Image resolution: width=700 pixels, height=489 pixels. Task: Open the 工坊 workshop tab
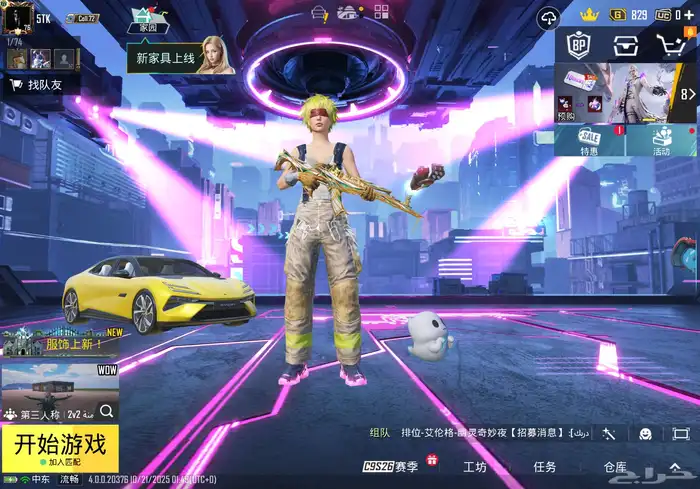pos(475,467)
